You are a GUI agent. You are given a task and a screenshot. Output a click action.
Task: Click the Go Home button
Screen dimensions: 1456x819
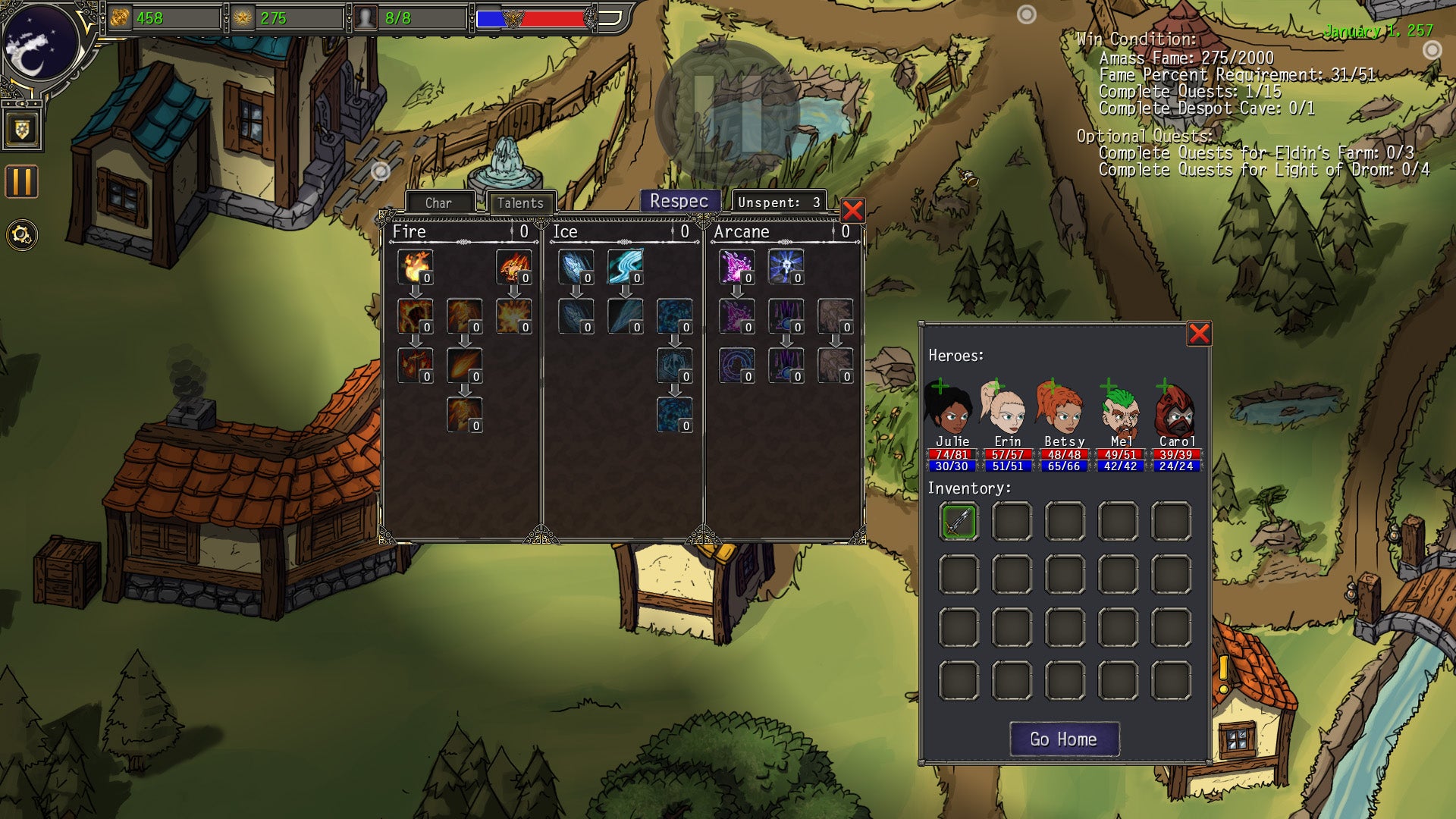(x=1064, y=739)
